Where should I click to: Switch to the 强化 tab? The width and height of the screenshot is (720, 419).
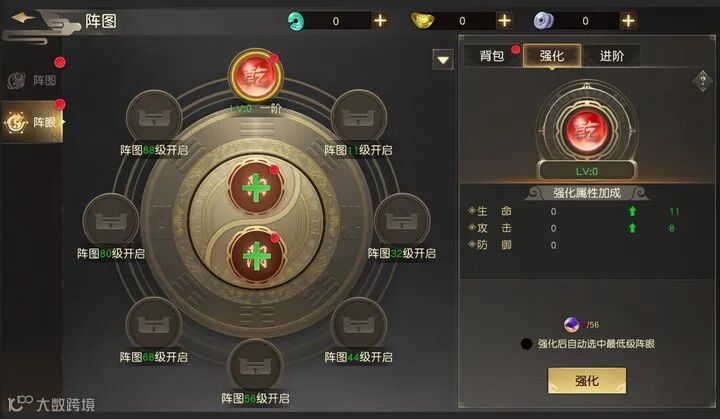[x=551, y=56]
